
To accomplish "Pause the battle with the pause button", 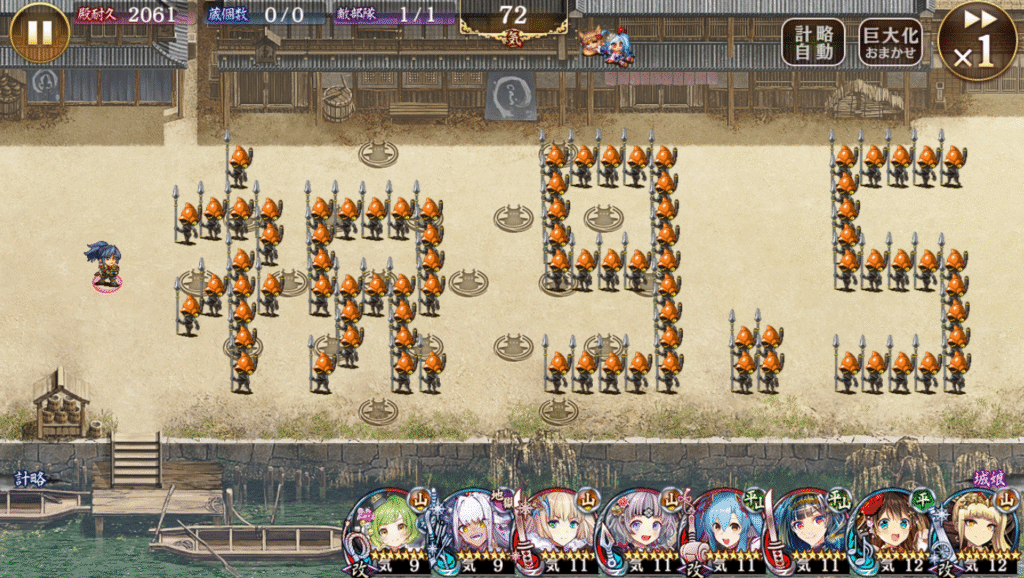I will pos(39,32).
